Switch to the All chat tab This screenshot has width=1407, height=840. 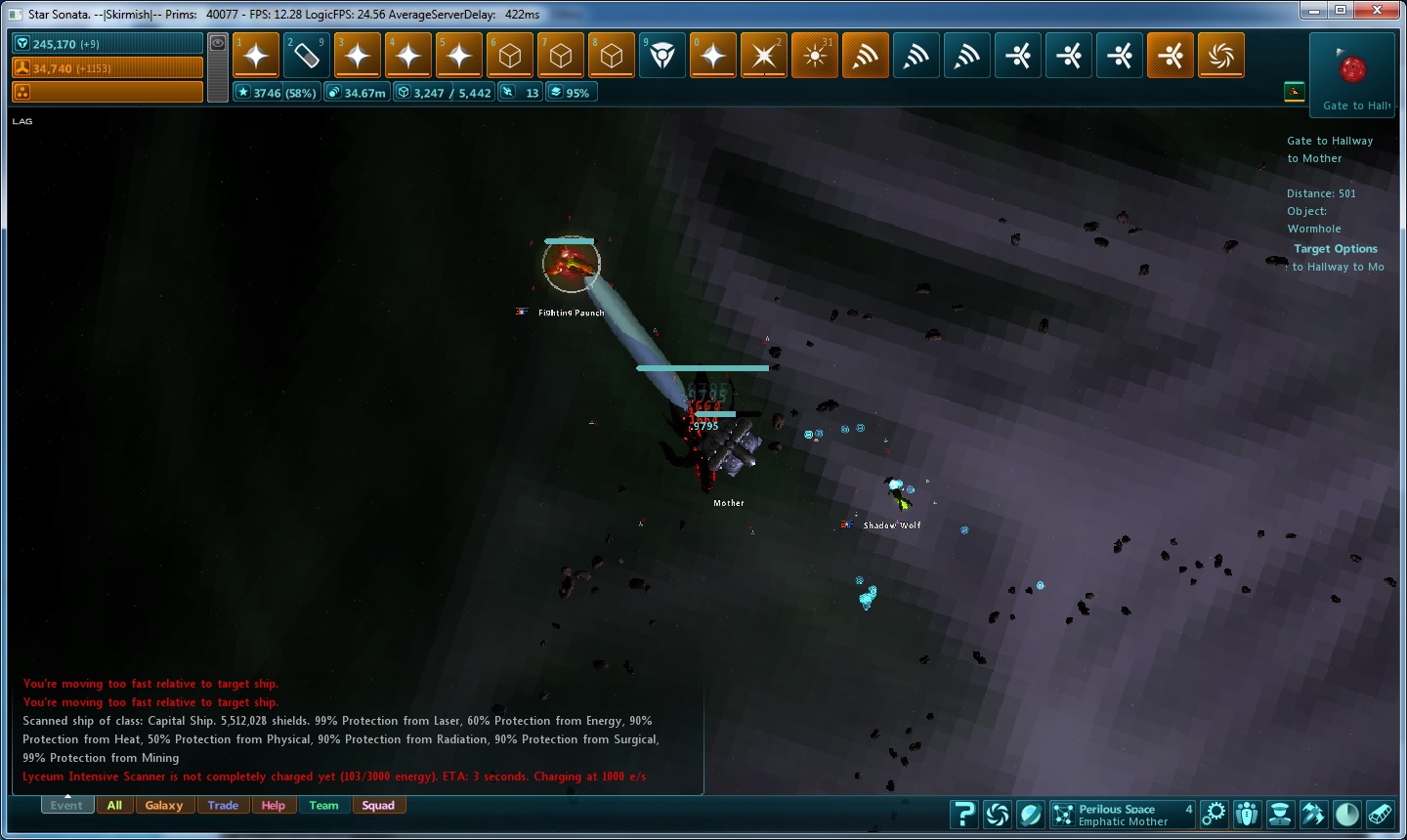click(114, 806)
